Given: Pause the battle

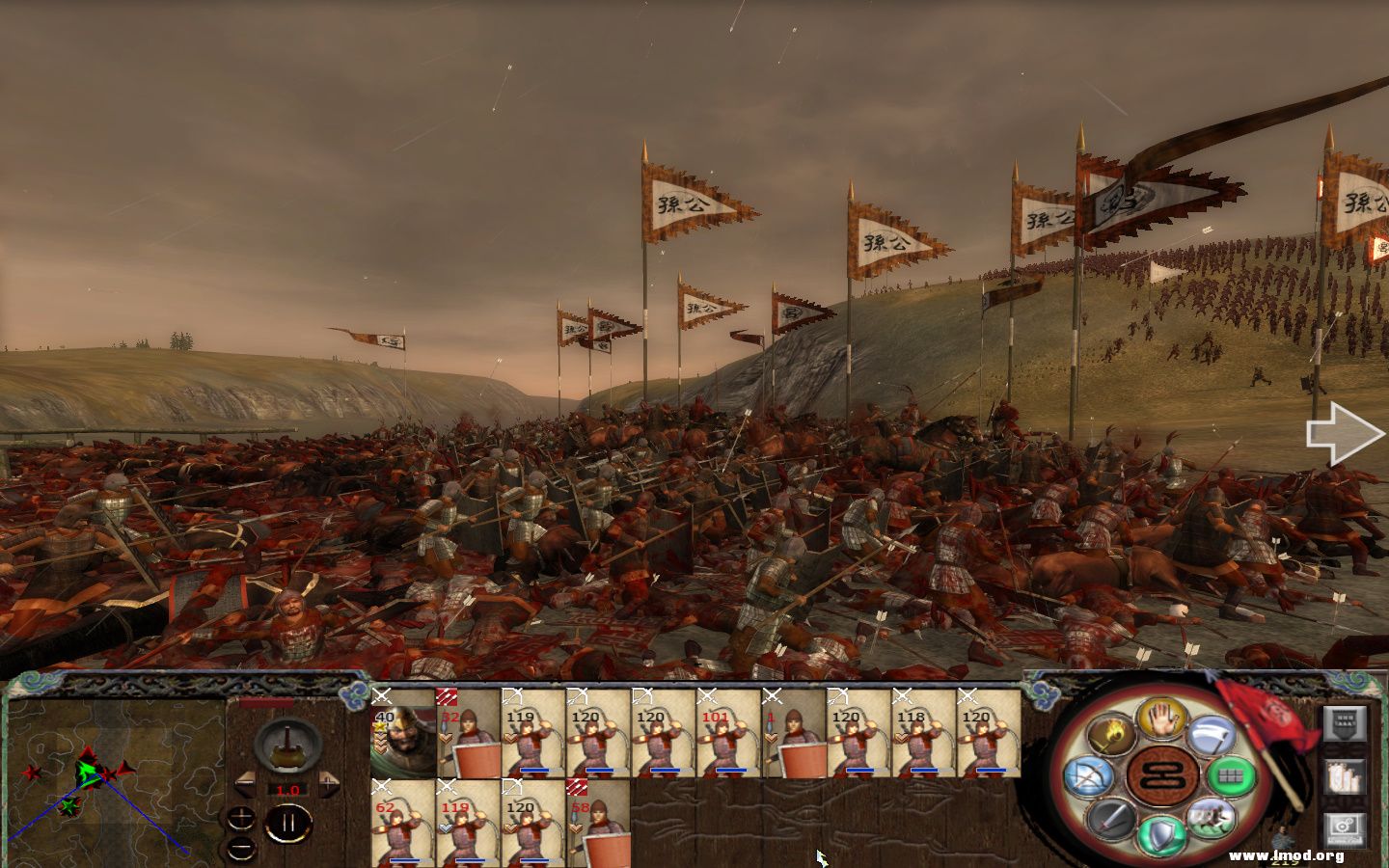Looking at the screenshot, I should 287,823.
